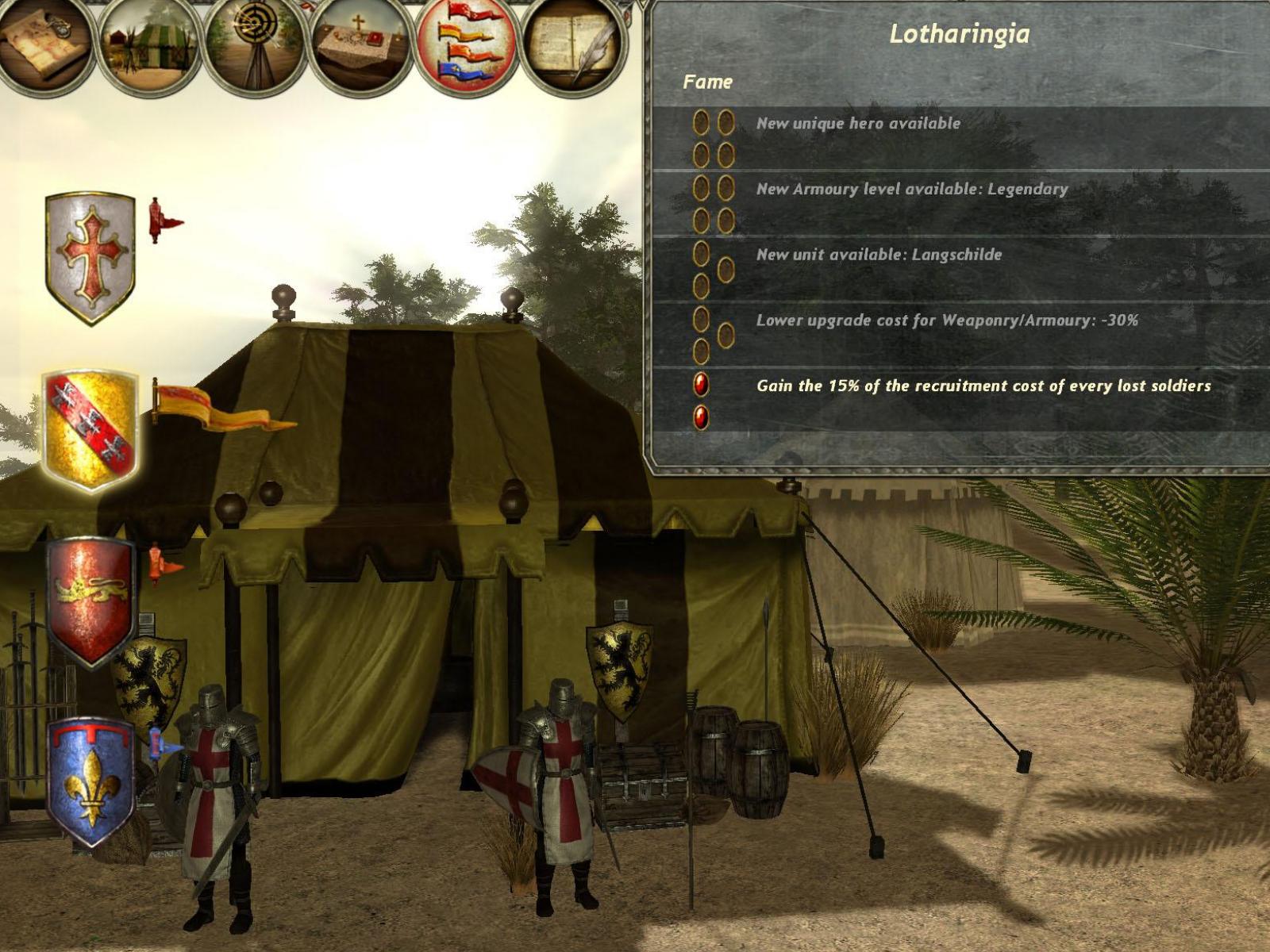Select the 'New unique hero available' fame reward
This screenshot has width=1270, height=952.
pos(860,123)
